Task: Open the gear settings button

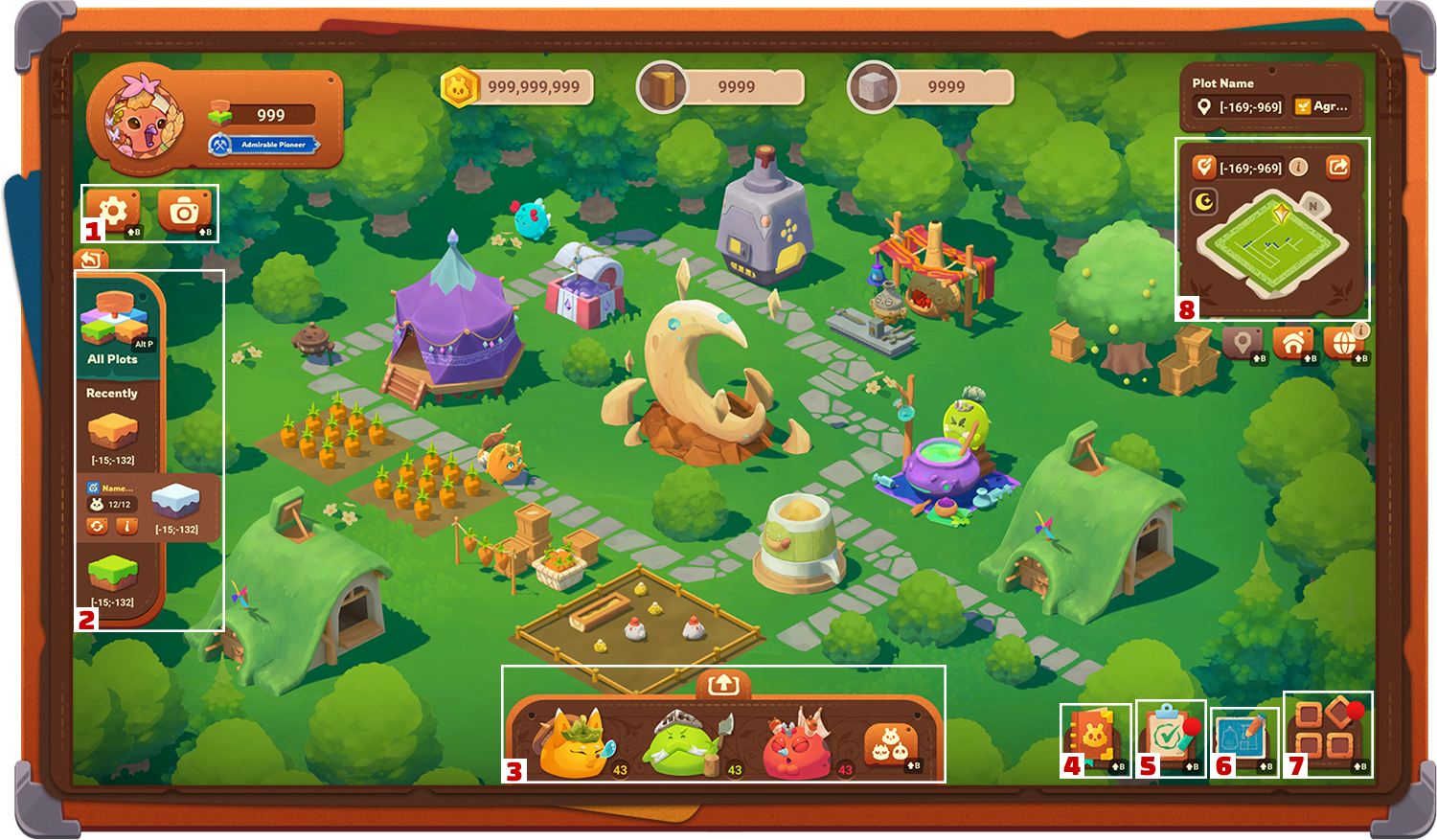Action: 112,210
